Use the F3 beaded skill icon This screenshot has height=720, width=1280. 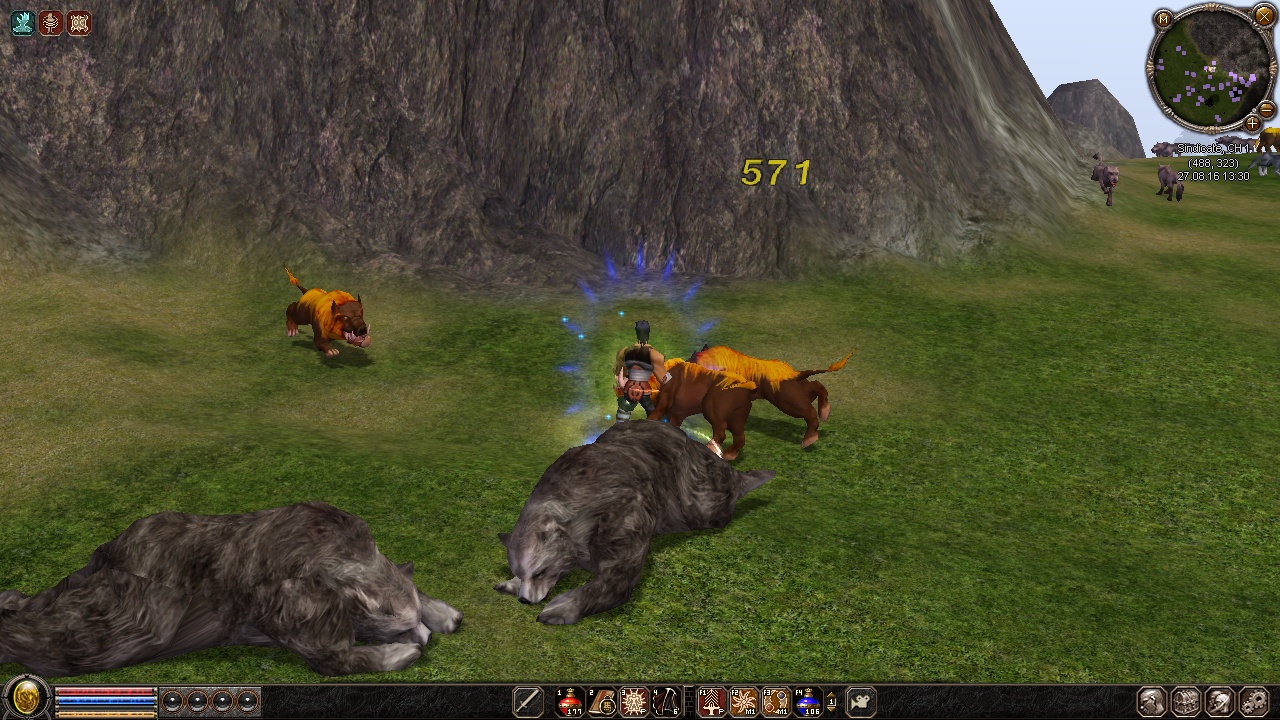776,702
